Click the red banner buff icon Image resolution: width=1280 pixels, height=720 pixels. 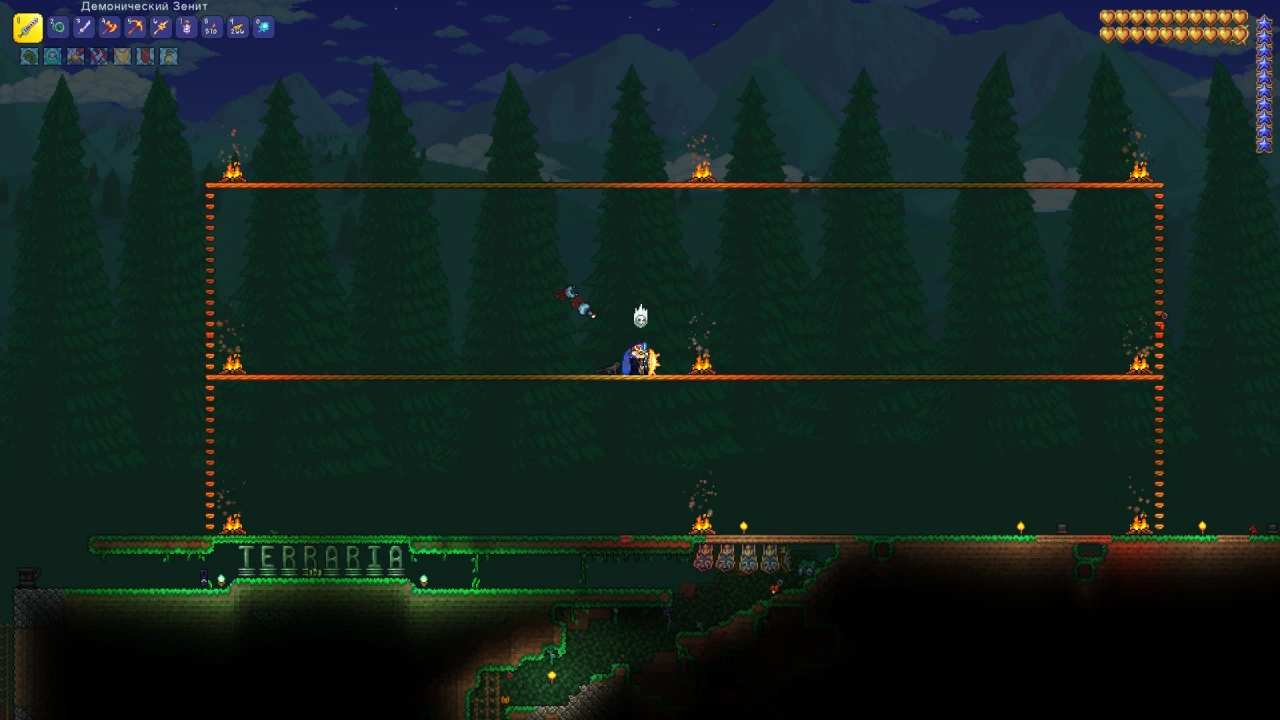coord(145,57)
